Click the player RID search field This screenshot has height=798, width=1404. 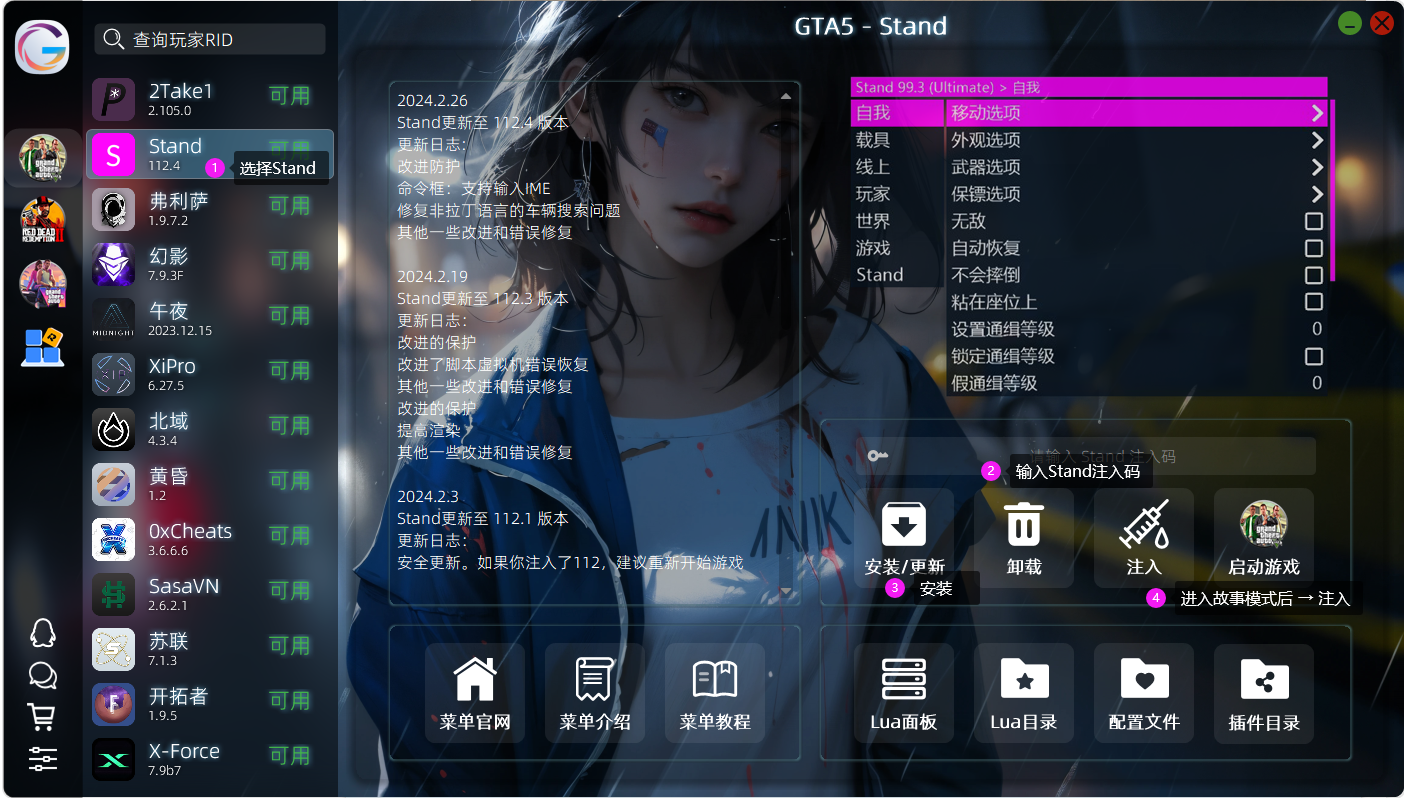[x=210, y=40]
